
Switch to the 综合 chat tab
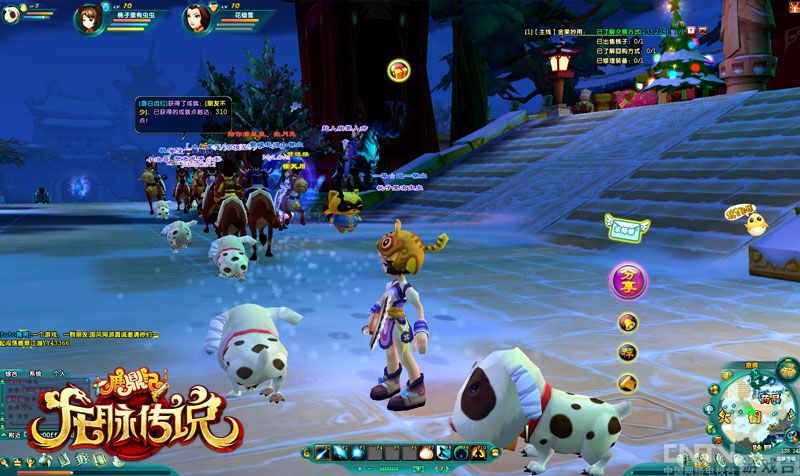pos(12,372)
